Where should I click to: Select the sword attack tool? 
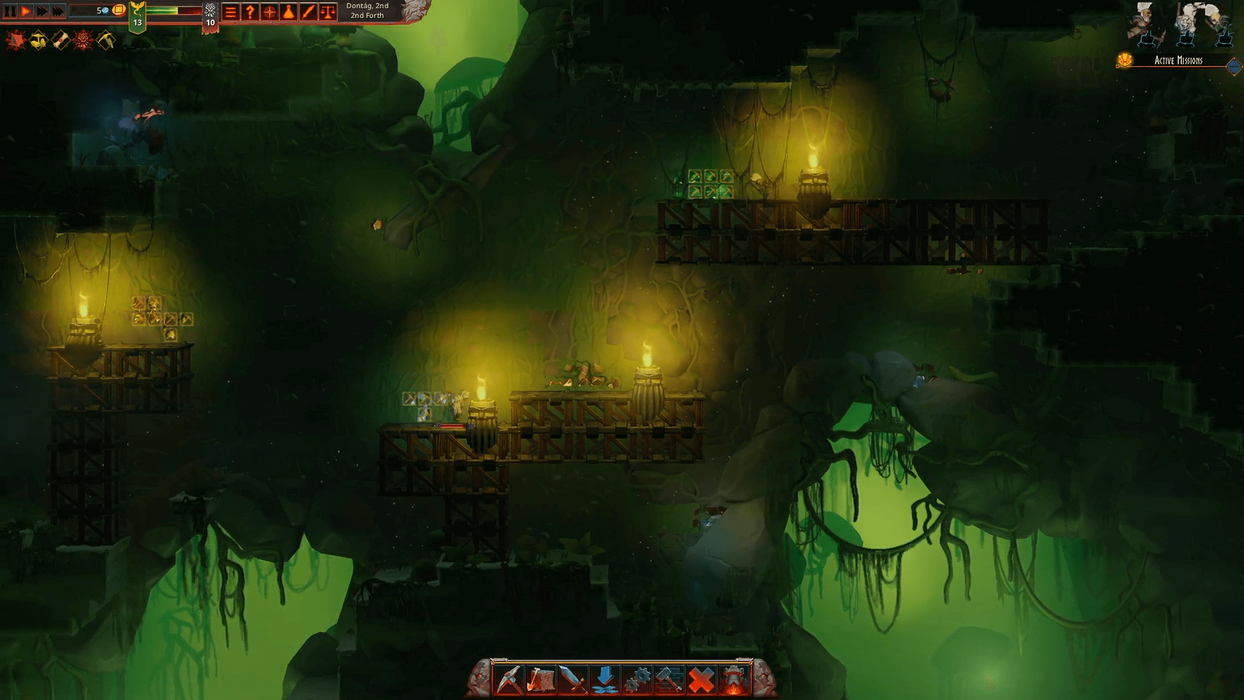click(572, 679)
